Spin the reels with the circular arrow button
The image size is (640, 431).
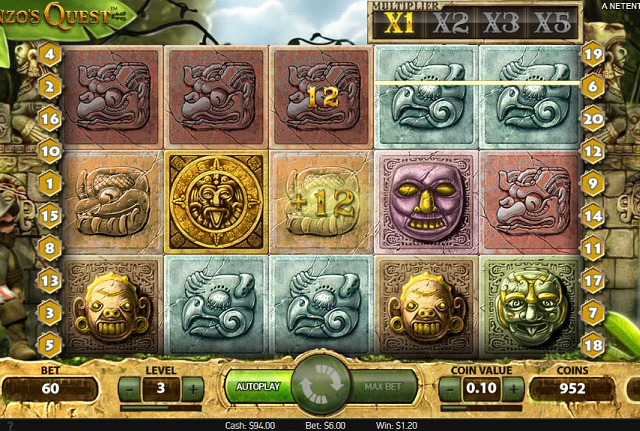pos(321,386)
